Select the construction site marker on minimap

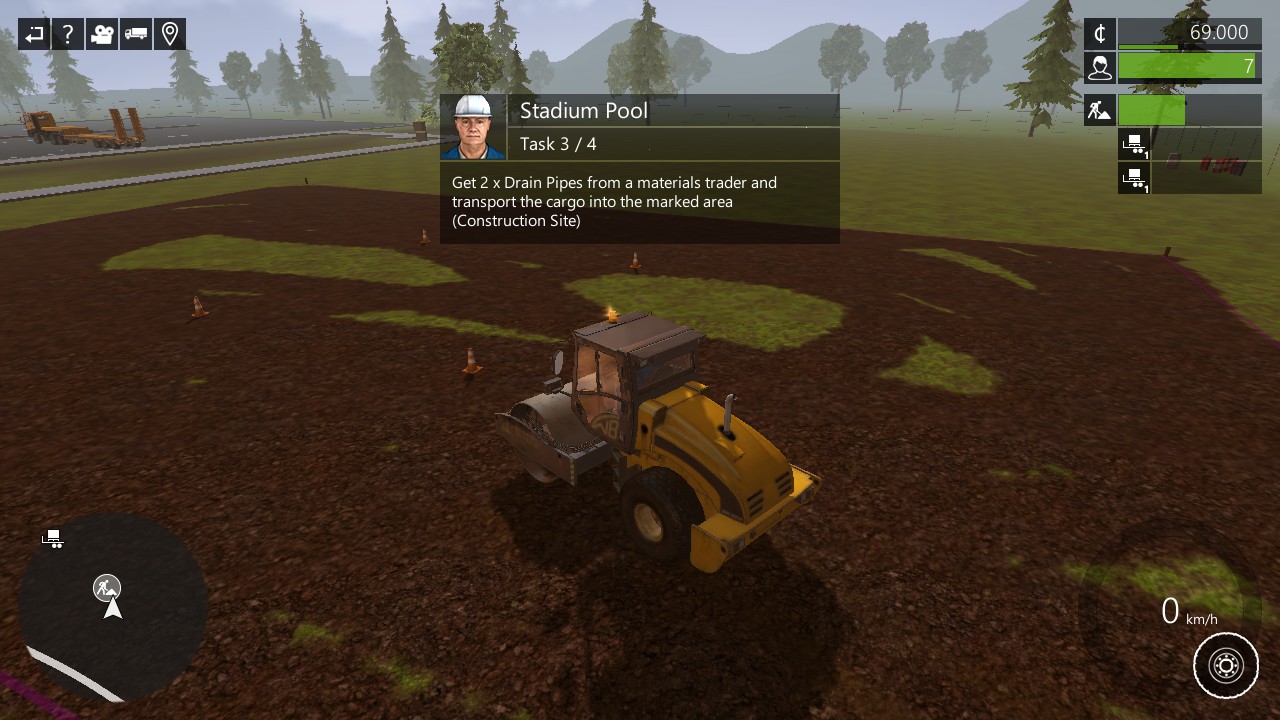coord(107,587)
